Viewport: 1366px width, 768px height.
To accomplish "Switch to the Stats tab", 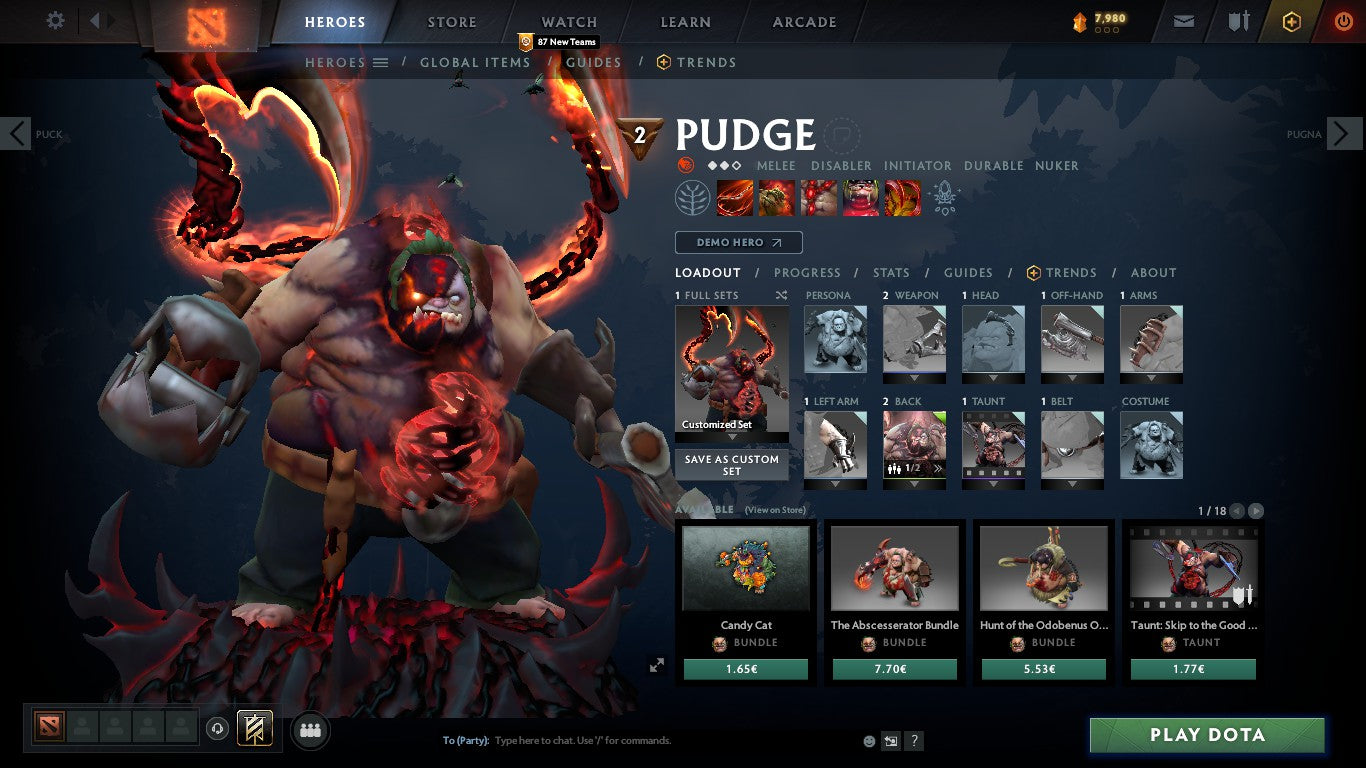I will pos(890,273).
